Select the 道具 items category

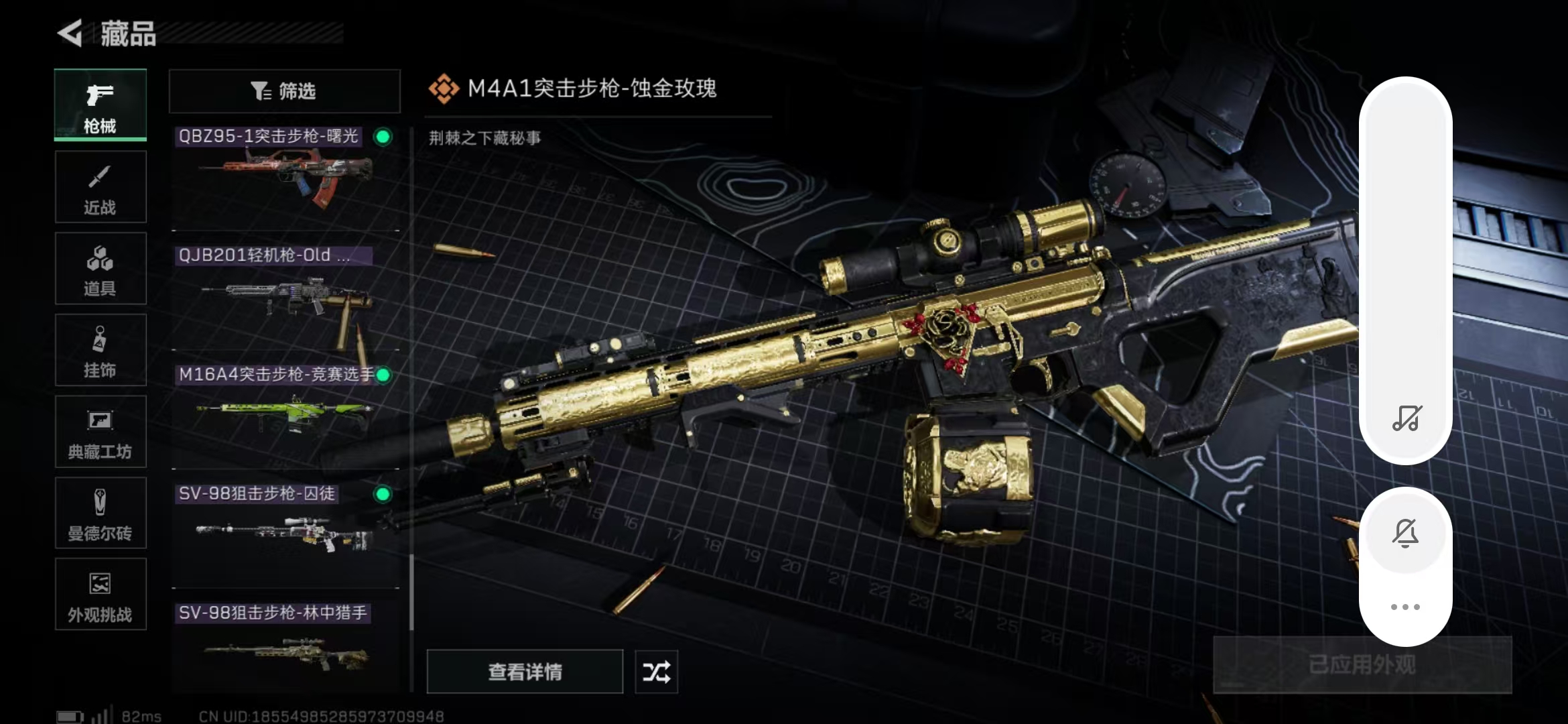[x=101, y=269]
